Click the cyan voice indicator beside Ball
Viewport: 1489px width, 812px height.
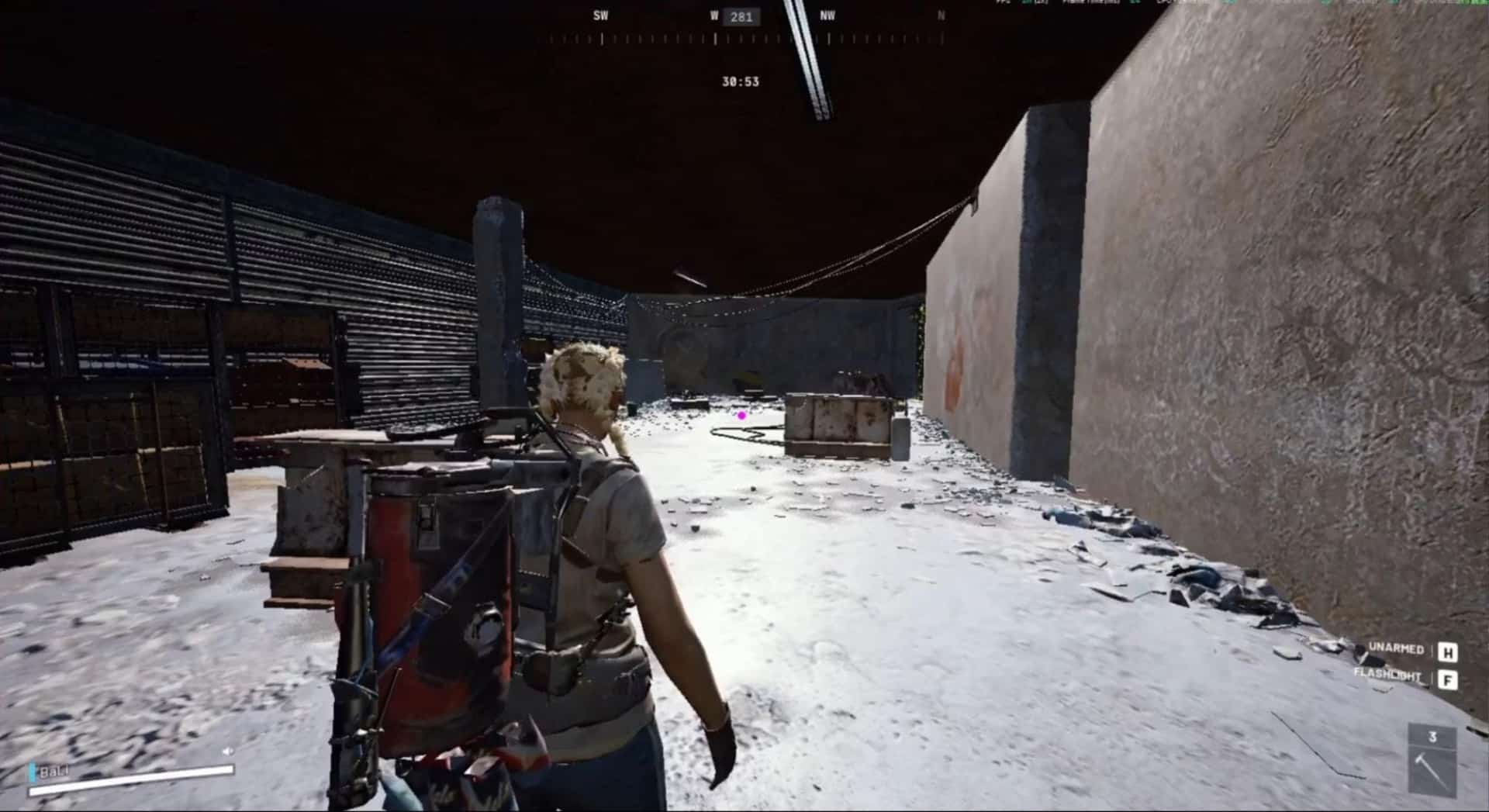click(33, 770)
